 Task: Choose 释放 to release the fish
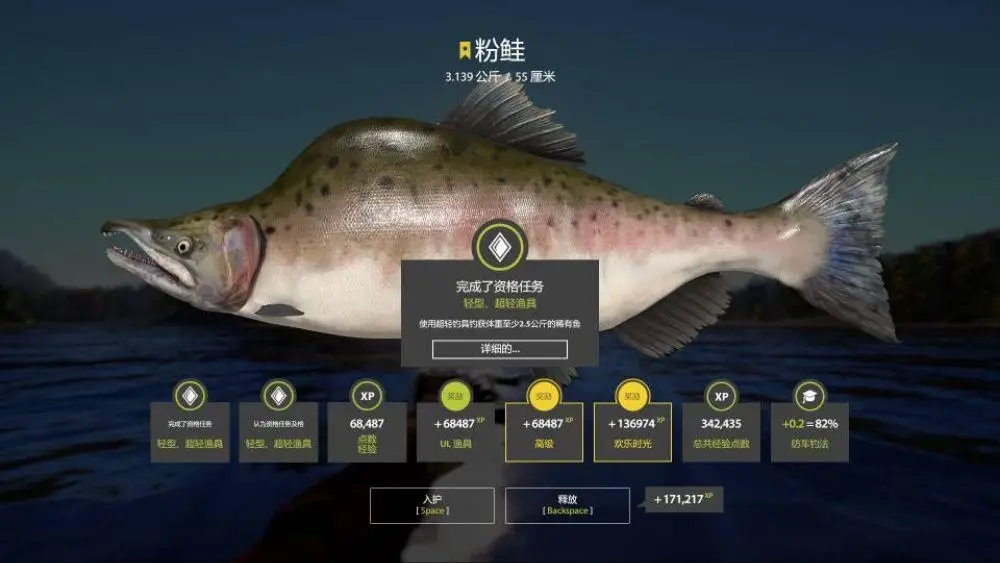(567, 505)
